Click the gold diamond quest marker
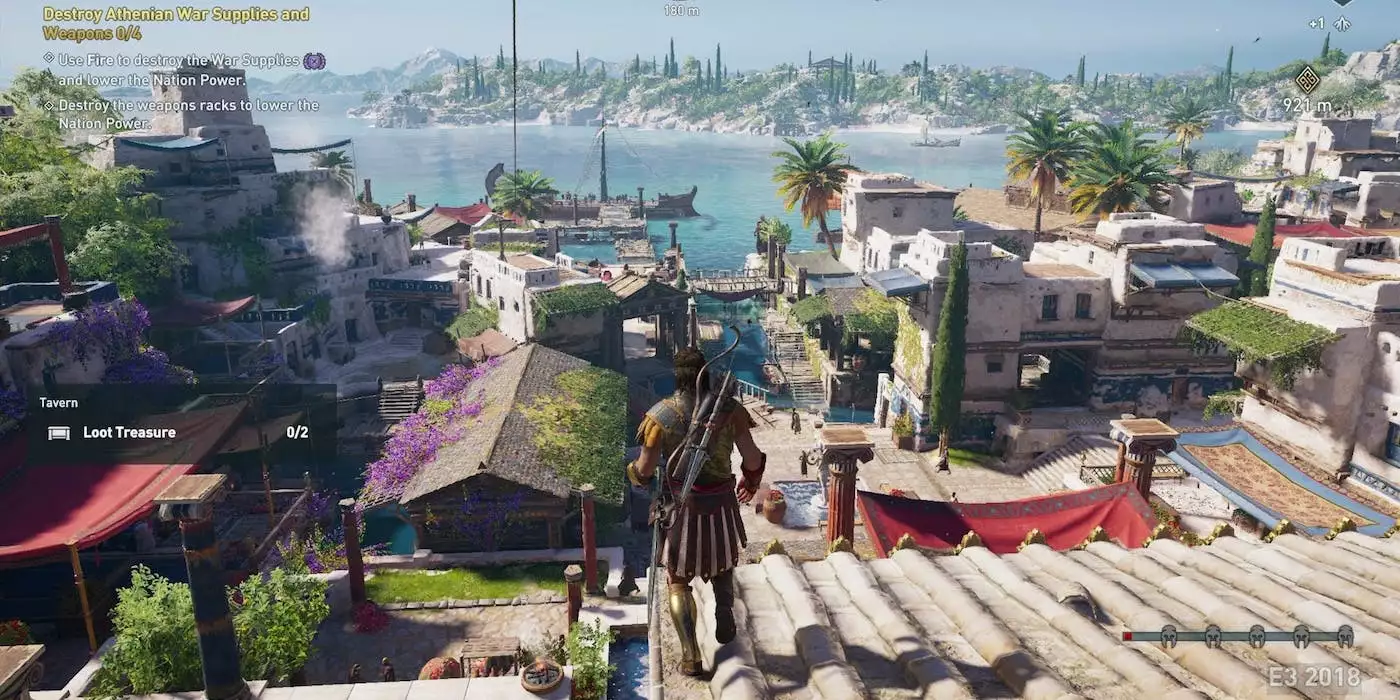 click(x=1307, y=79)
